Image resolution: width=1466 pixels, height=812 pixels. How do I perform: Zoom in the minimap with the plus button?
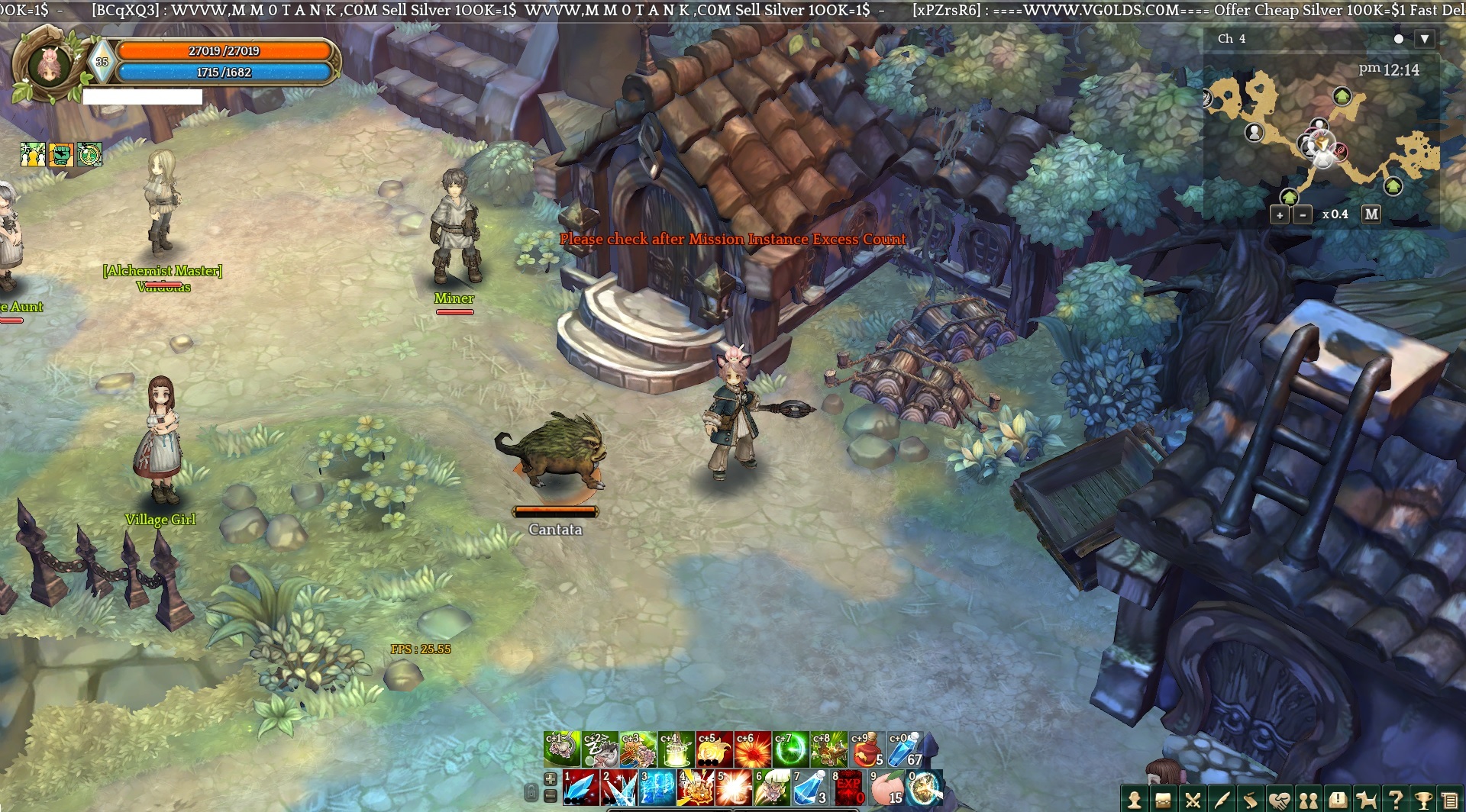[1280, 215]
